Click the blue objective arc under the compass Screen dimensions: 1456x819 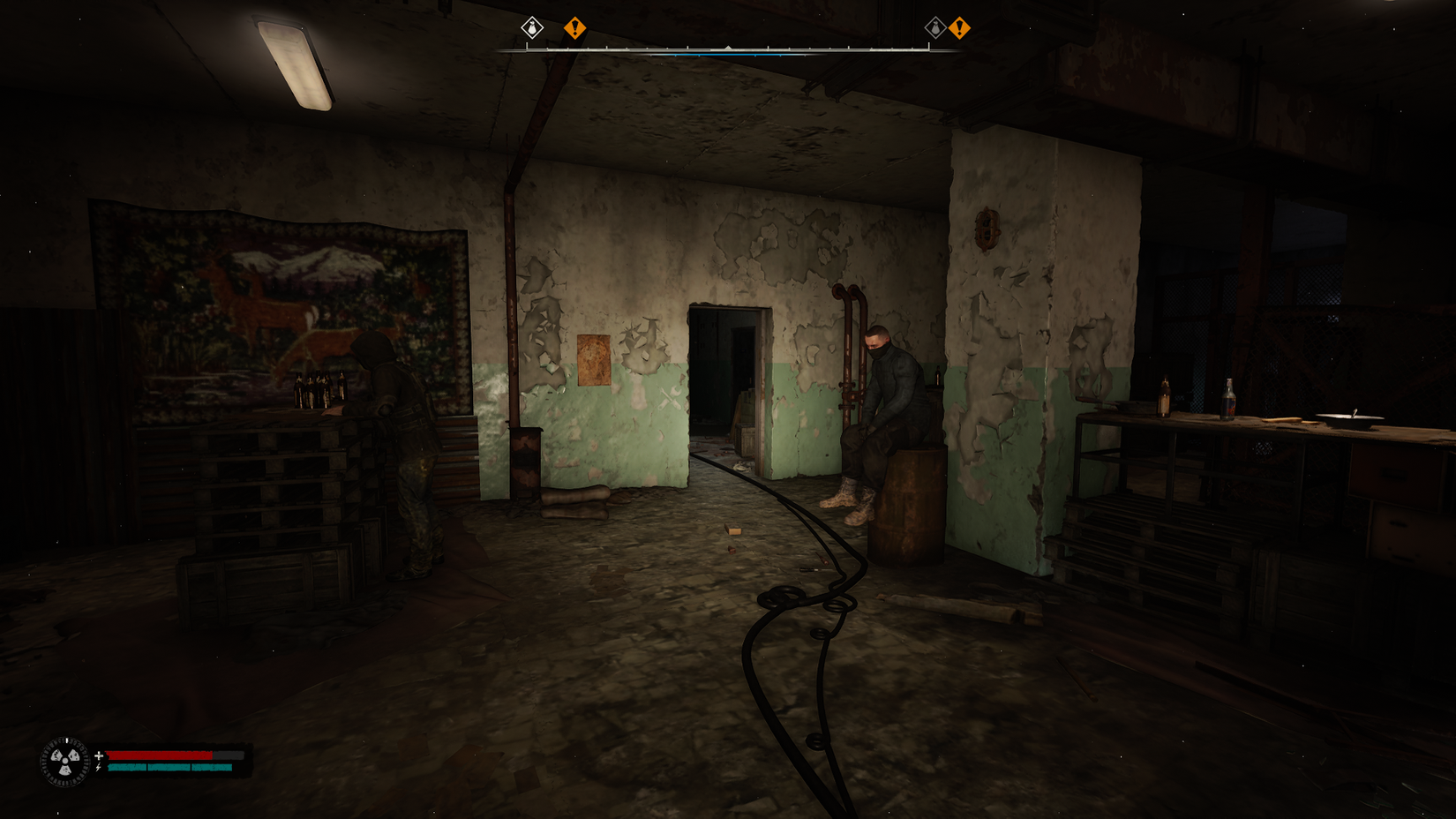[x=728, y=56]
